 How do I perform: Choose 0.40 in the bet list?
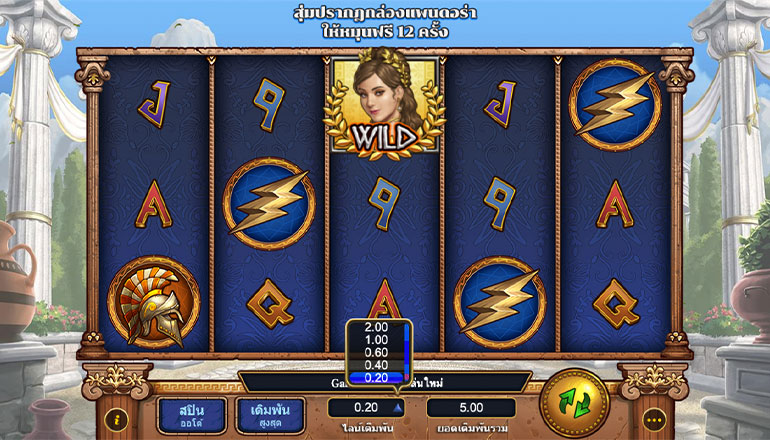coord(376,365)
